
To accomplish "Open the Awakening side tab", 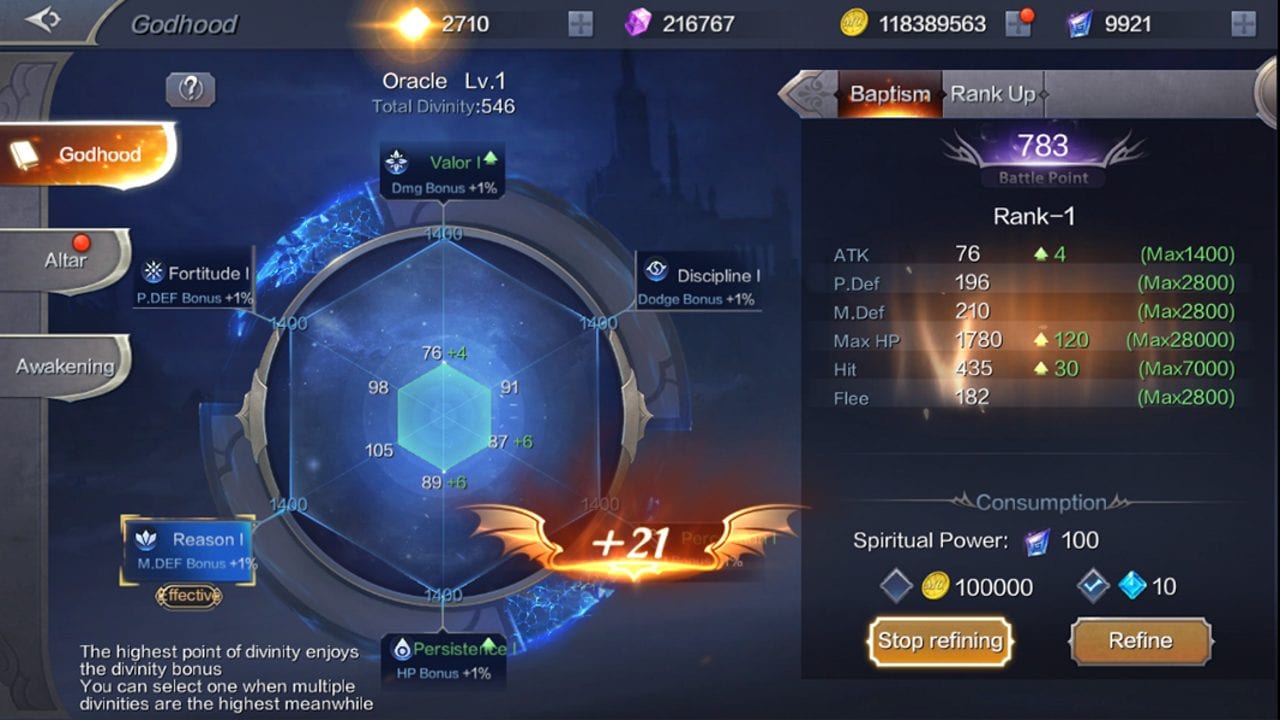I will (65, 367).
